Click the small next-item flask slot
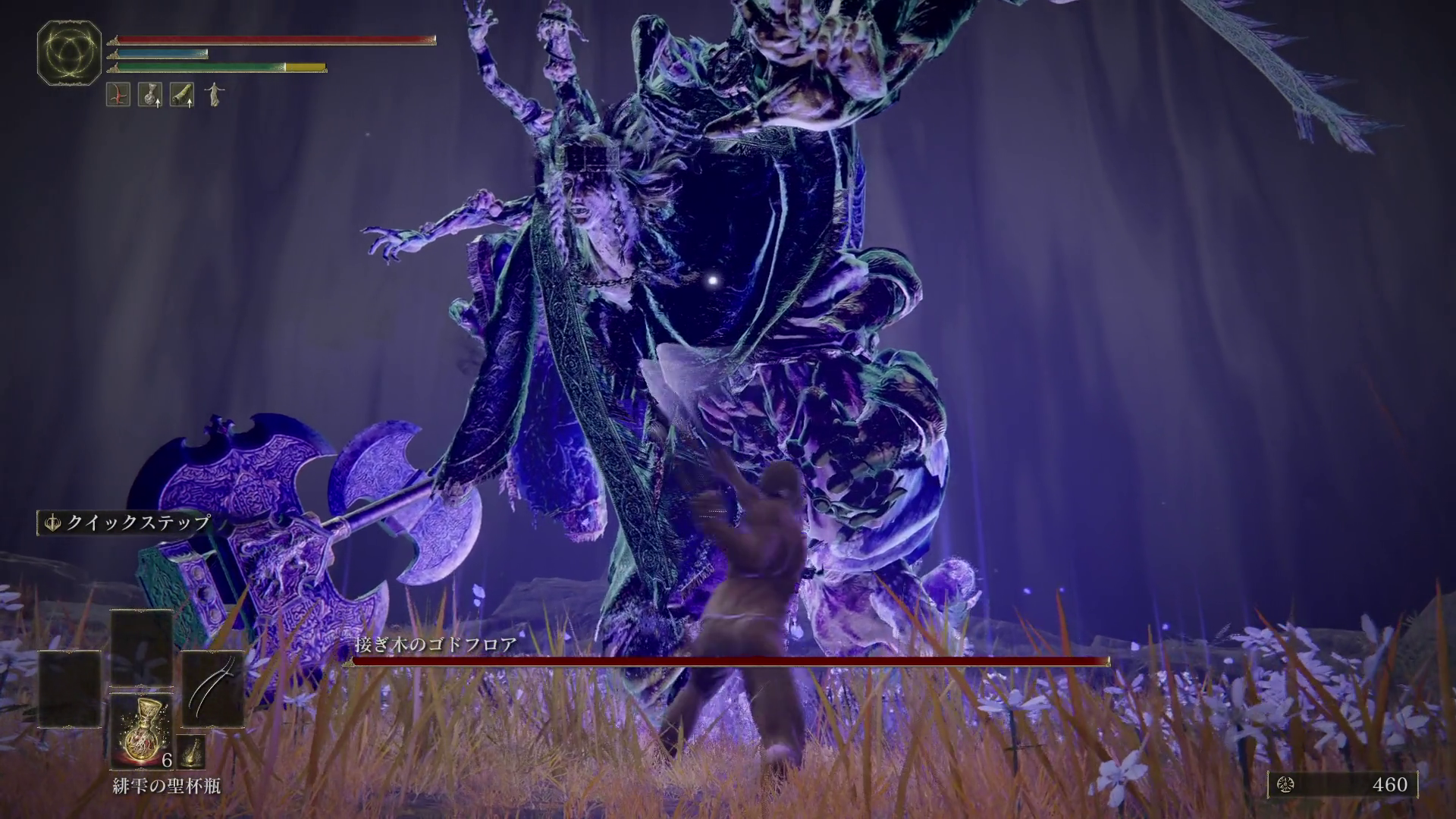This screenshot has width=1456, height=819. [x=192, y=752]
